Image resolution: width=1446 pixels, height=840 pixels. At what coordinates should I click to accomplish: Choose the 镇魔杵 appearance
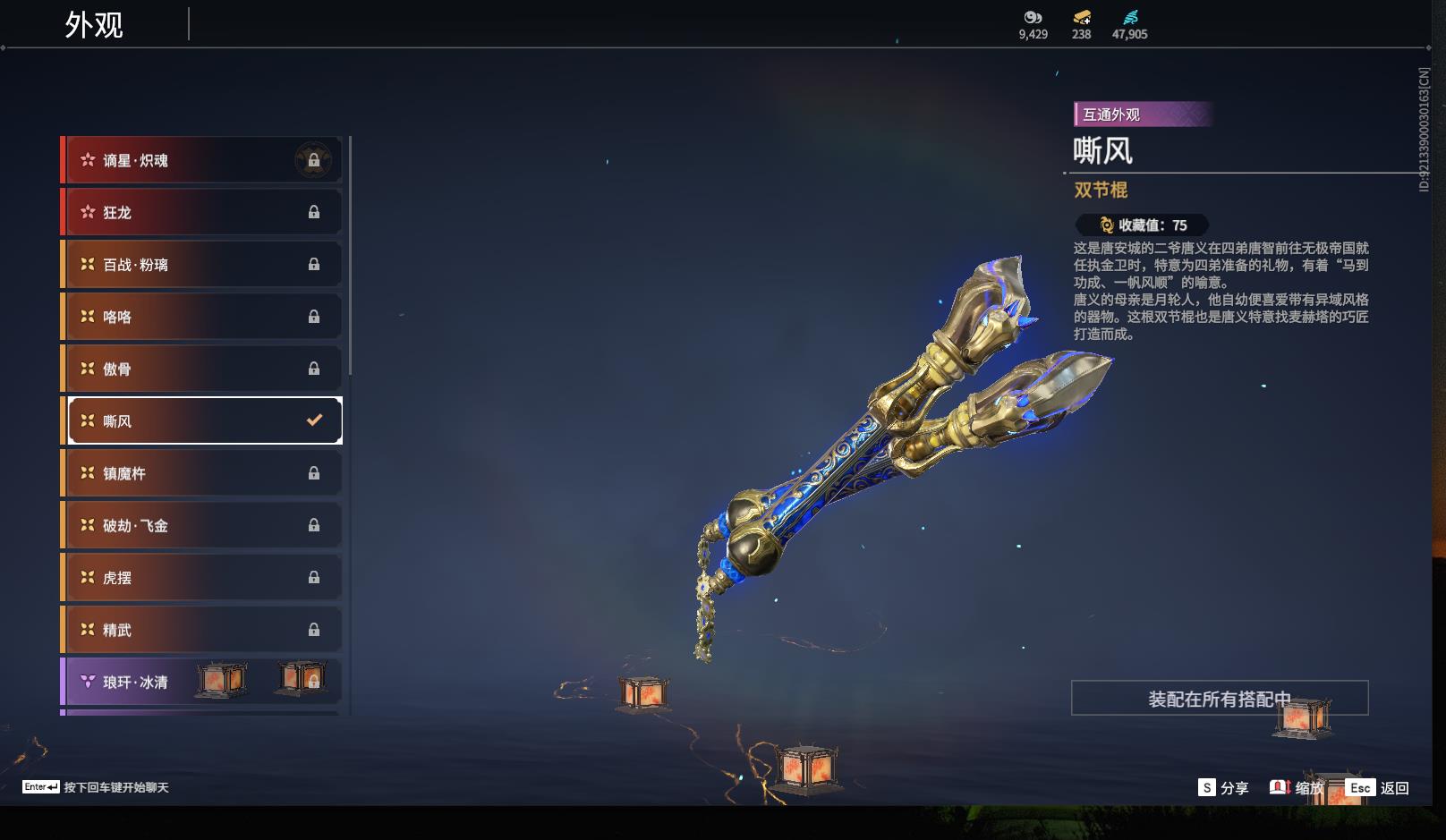coord(202,473)
